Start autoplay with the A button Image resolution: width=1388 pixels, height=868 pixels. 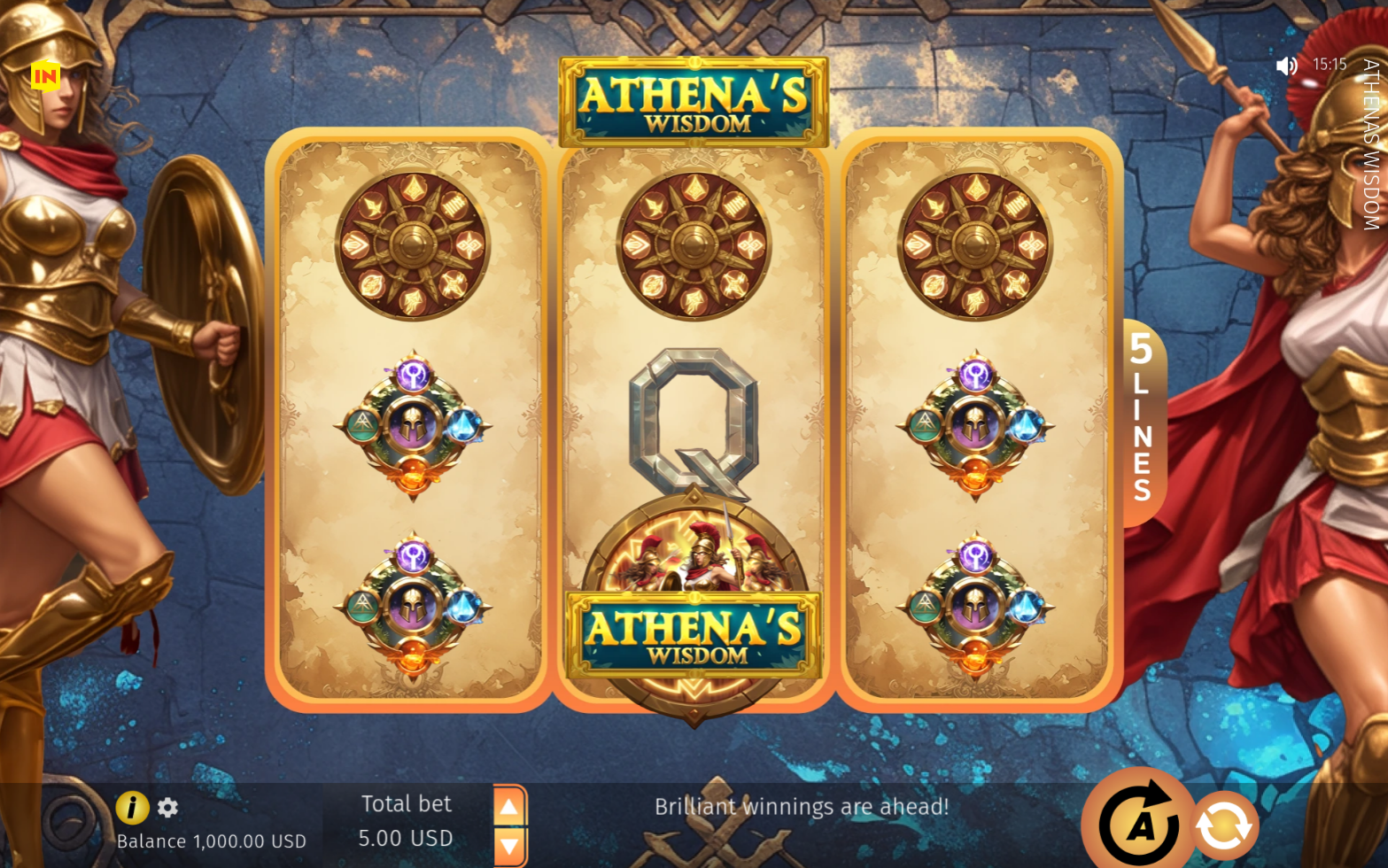(1139, 824)
